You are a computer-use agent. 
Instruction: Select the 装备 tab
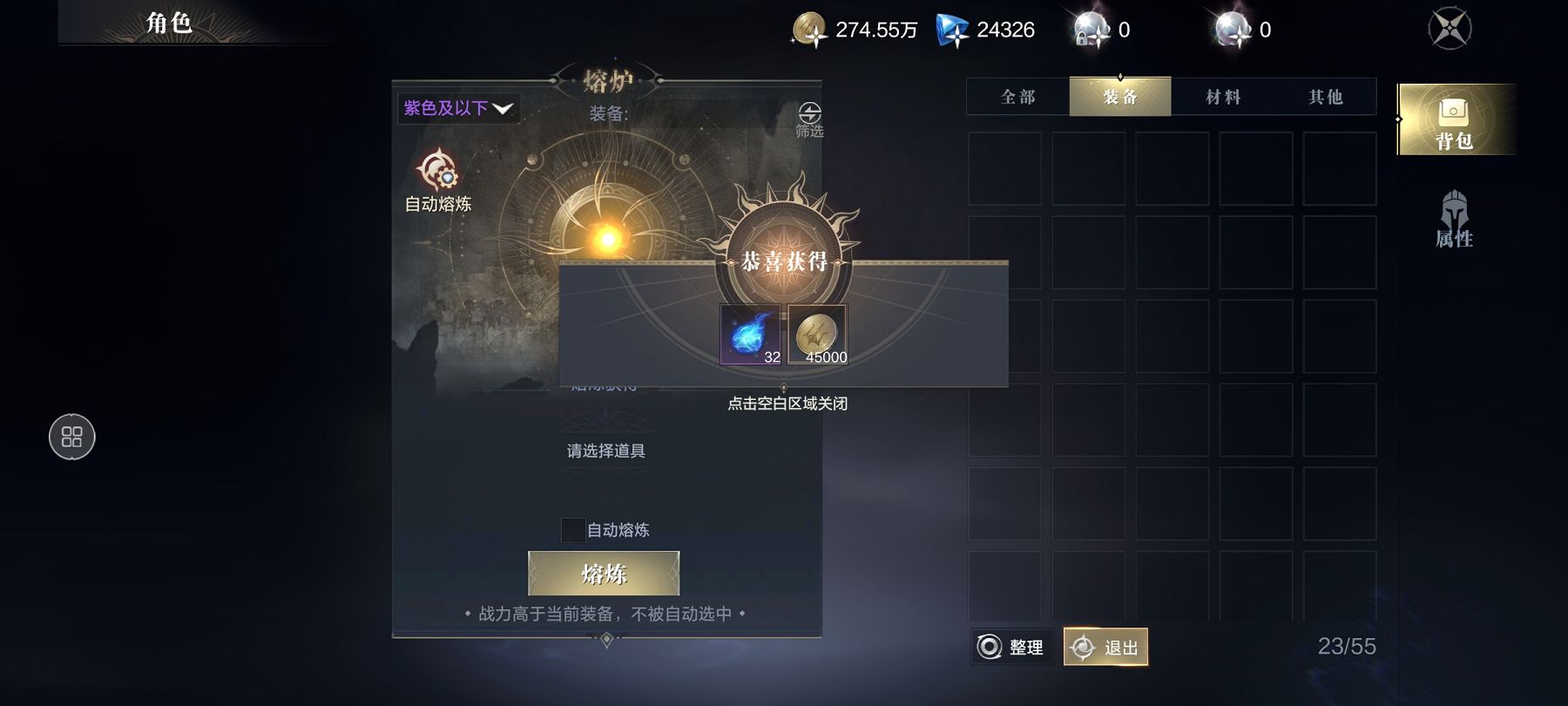(1120, 97)
